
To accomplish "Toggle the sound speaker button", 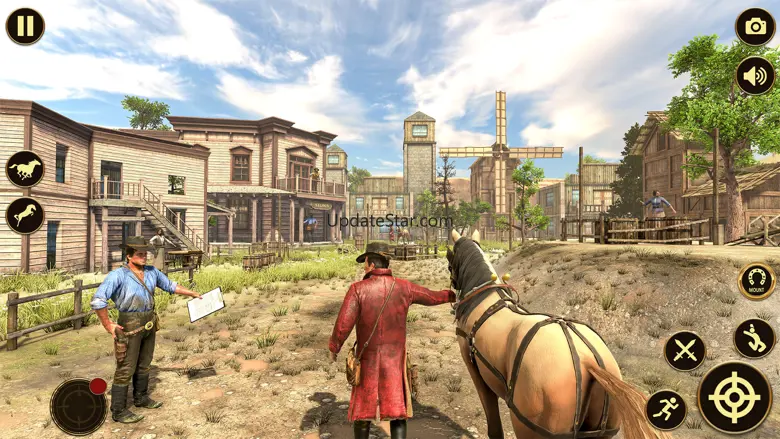I will click(755, 76).
